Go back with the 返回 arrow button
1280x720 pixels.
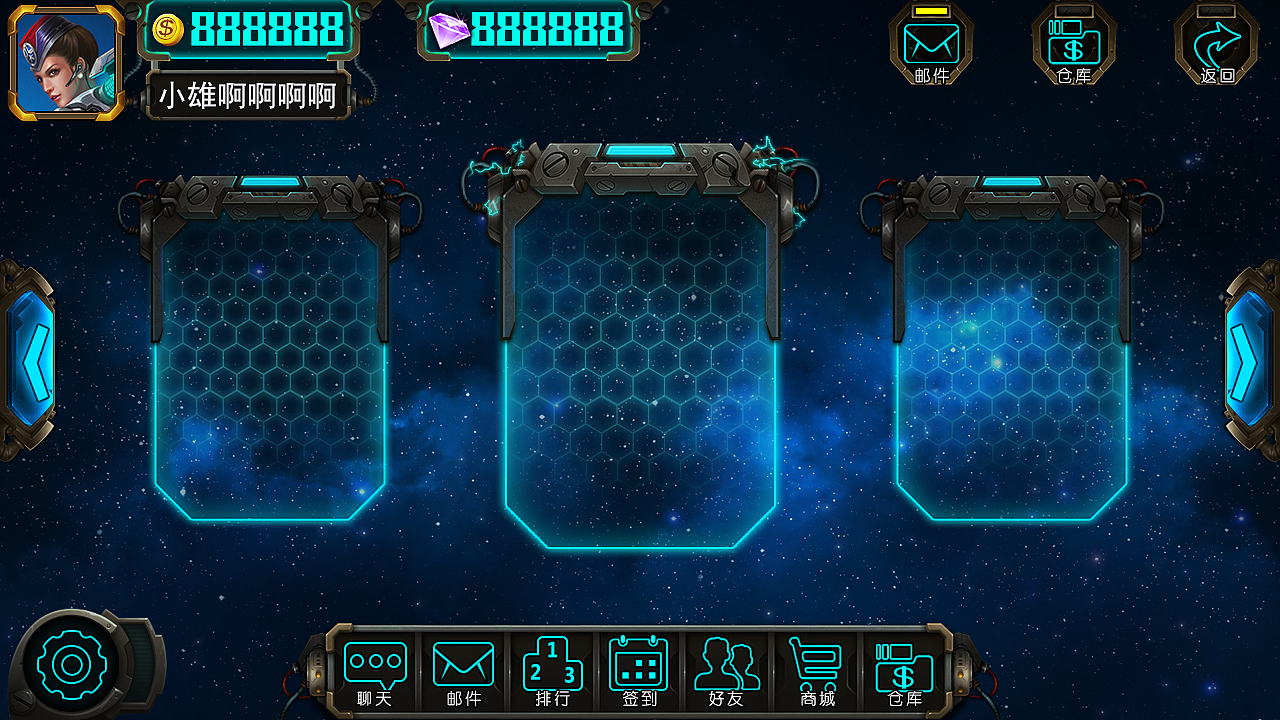(x=1216, y=45)
